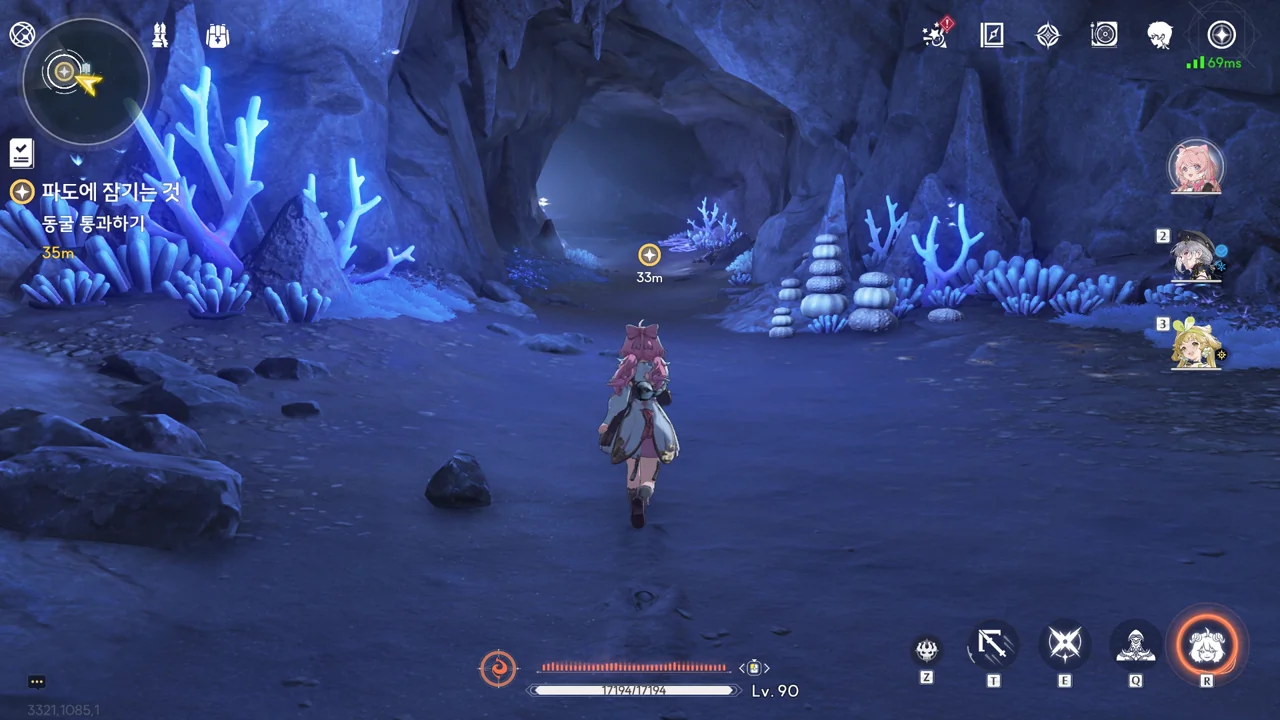1280x720 pixels.
Task: Select the tracked quest 파도에 잠기는 것
Action: point(110,192)
